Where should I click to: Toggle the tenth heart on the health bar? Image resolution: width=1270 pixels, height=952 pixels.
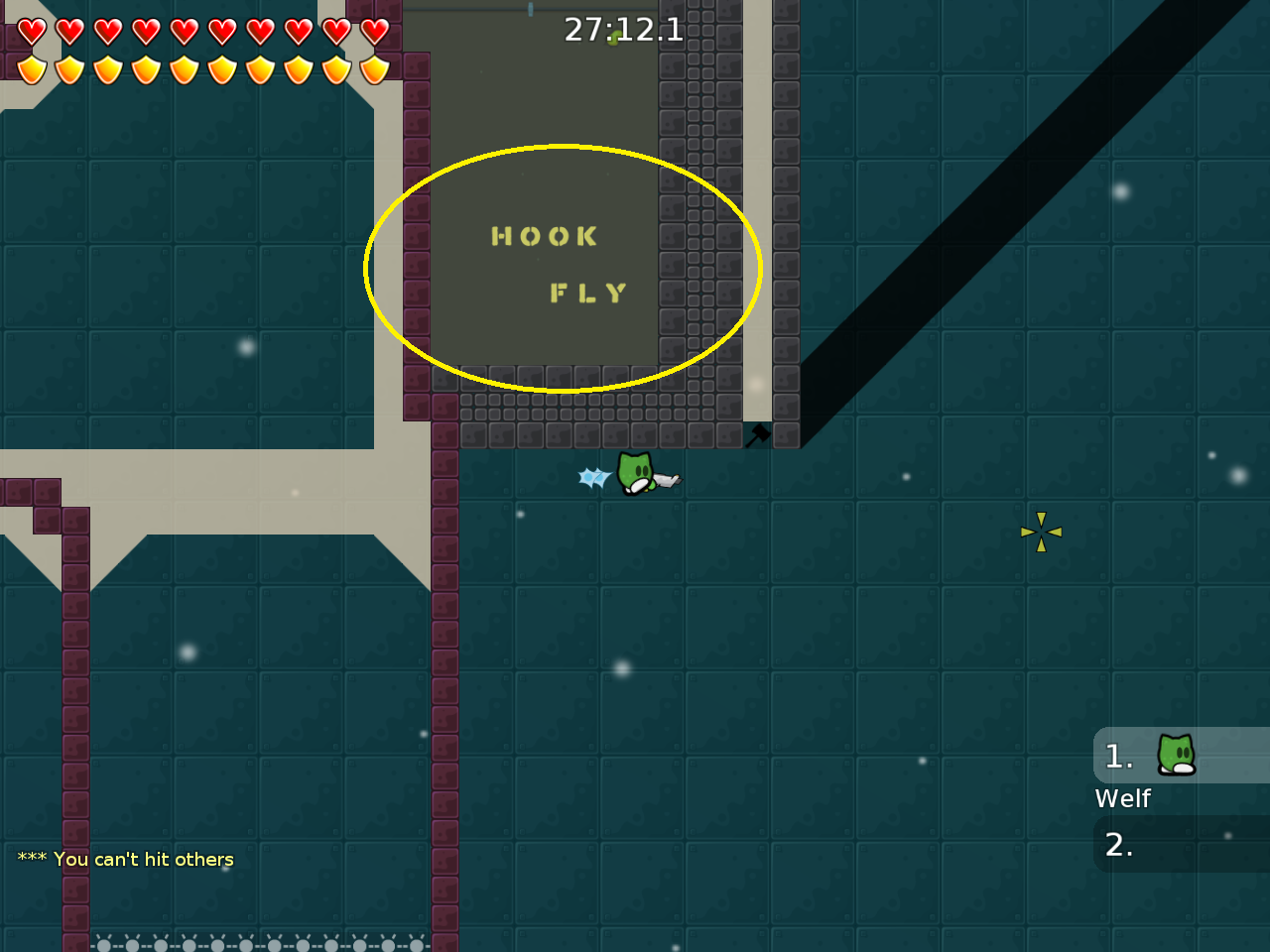(x=374, y=30)
